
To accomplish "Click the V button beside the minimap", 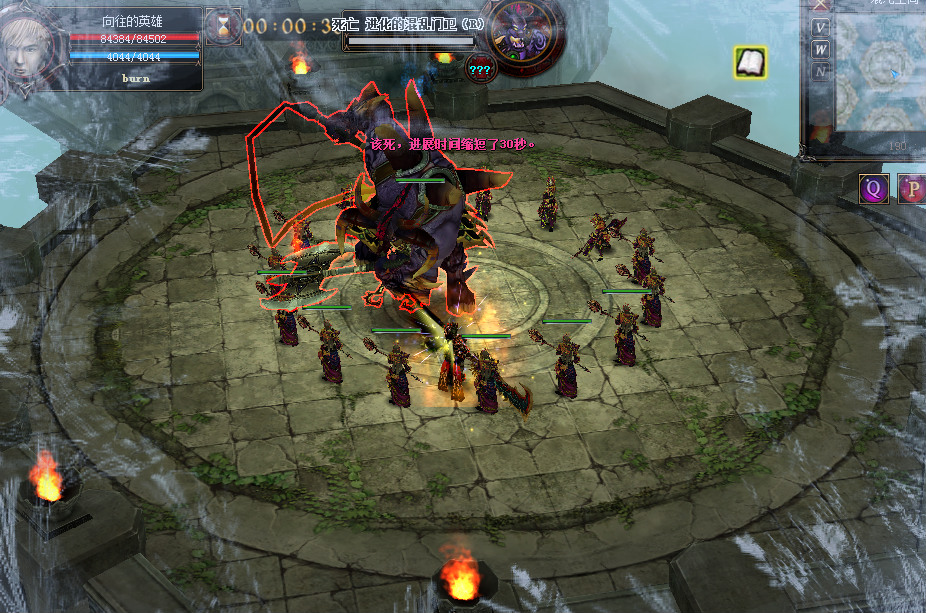I will [x=821, y=27].
